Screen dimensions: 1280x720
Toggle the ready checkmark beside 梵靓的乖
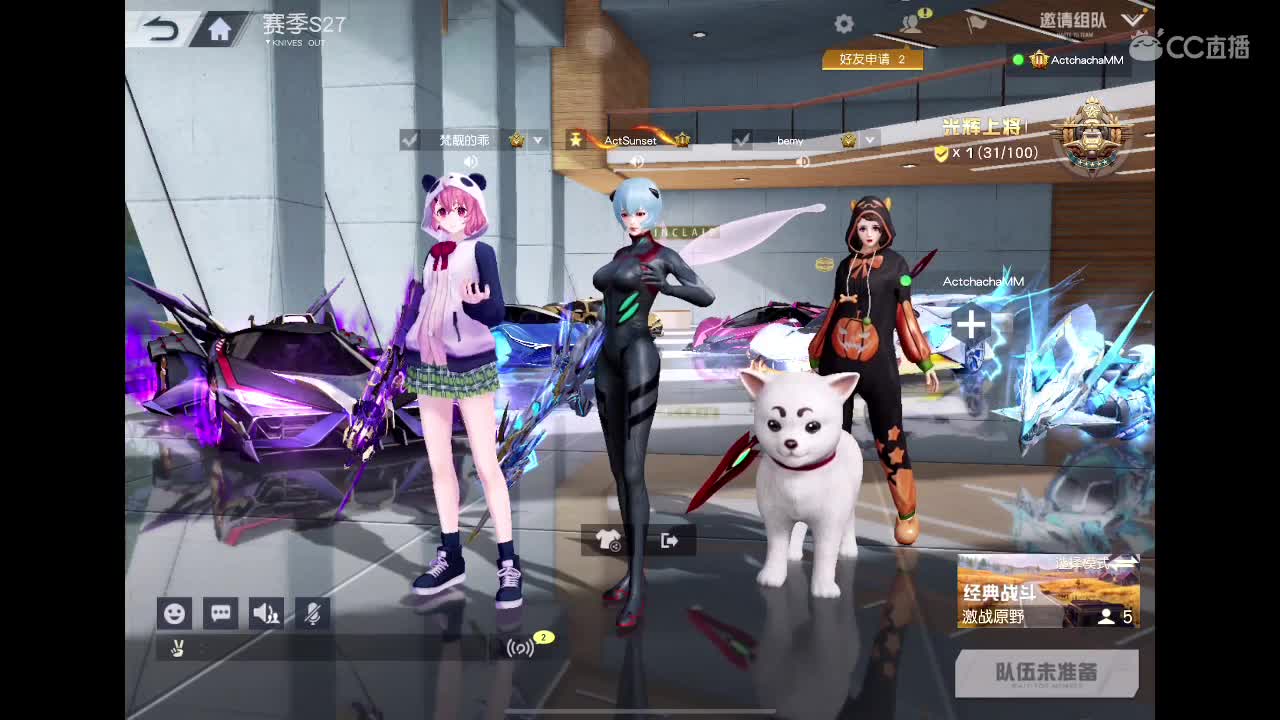(410, 140)
